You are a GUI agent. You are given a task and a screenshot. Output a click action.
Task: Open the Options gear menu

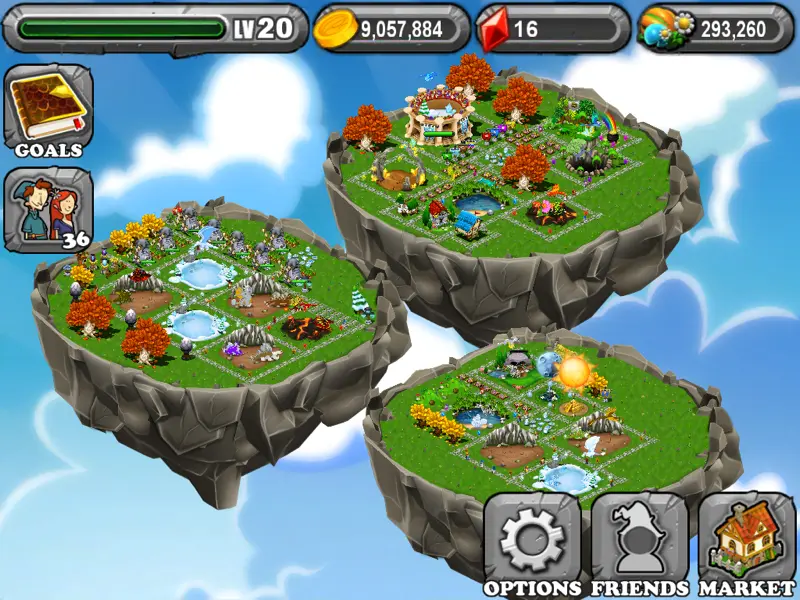pyautogui.click(x=532, y=541)
